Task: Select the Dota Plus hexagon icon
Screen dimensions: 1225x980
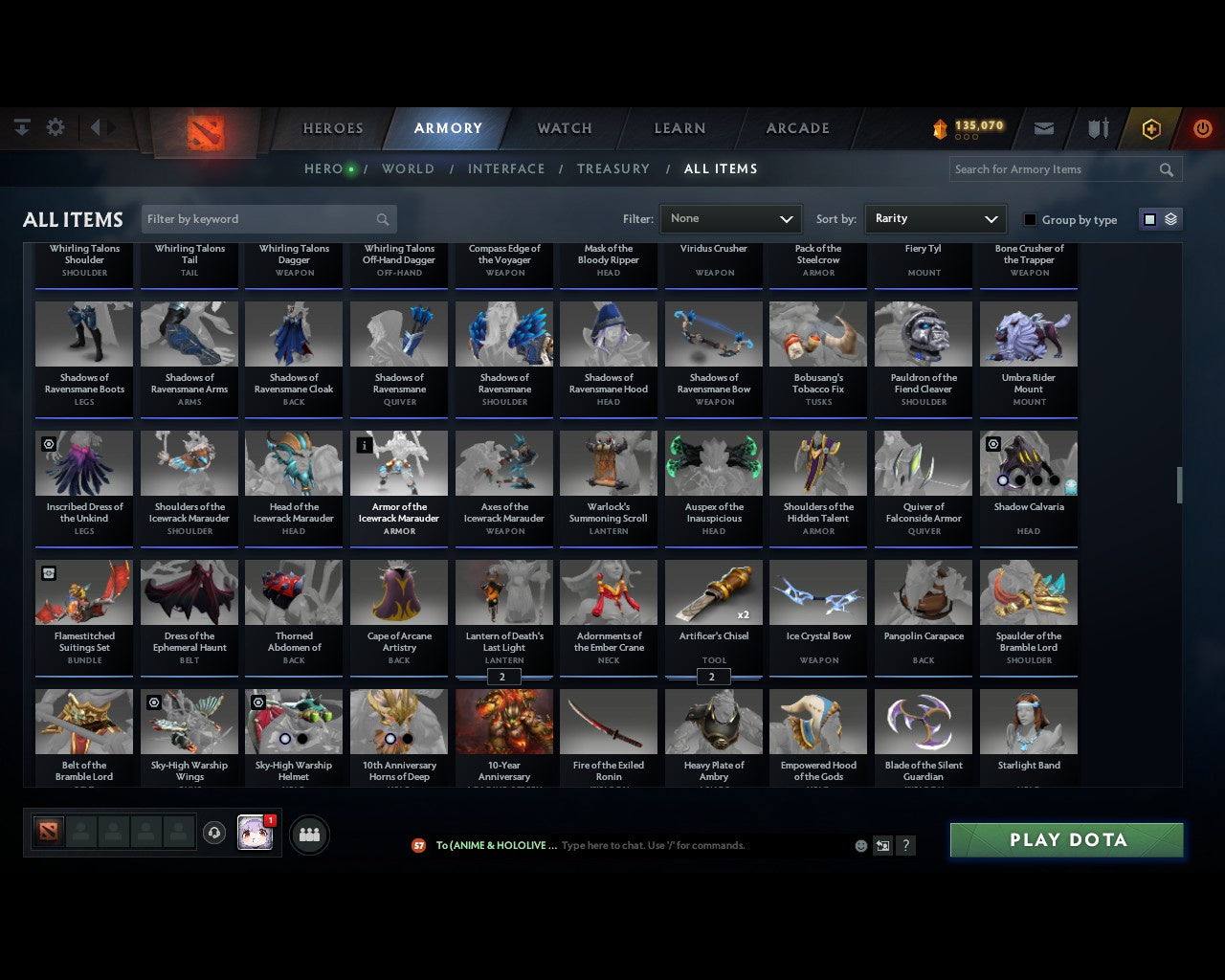Action: pyautogui.click(x=1150, y=127)
